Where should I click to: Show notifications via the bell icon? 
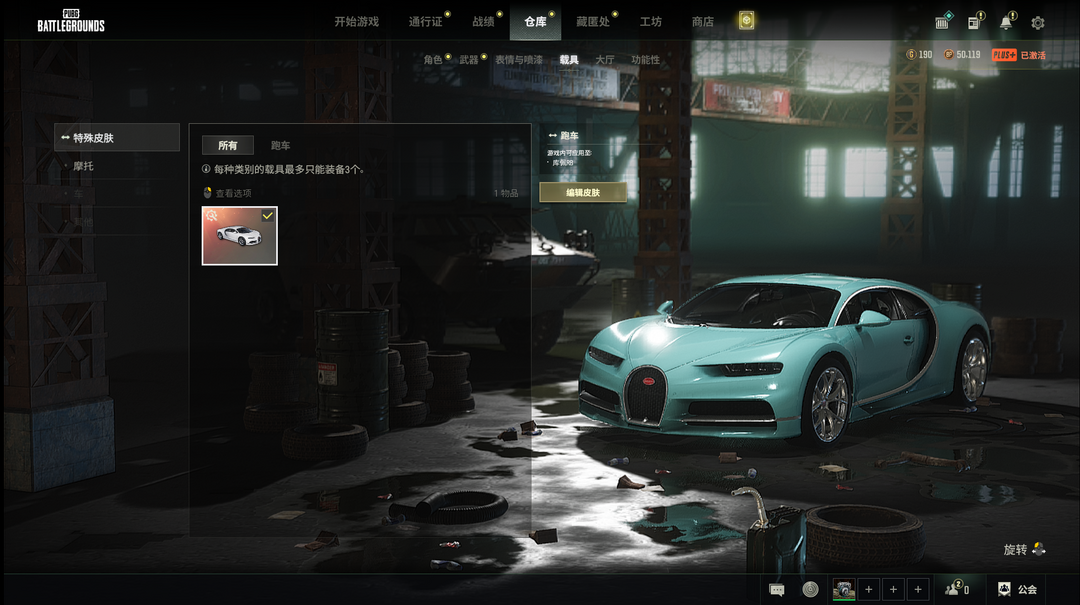pos(1005,22)
